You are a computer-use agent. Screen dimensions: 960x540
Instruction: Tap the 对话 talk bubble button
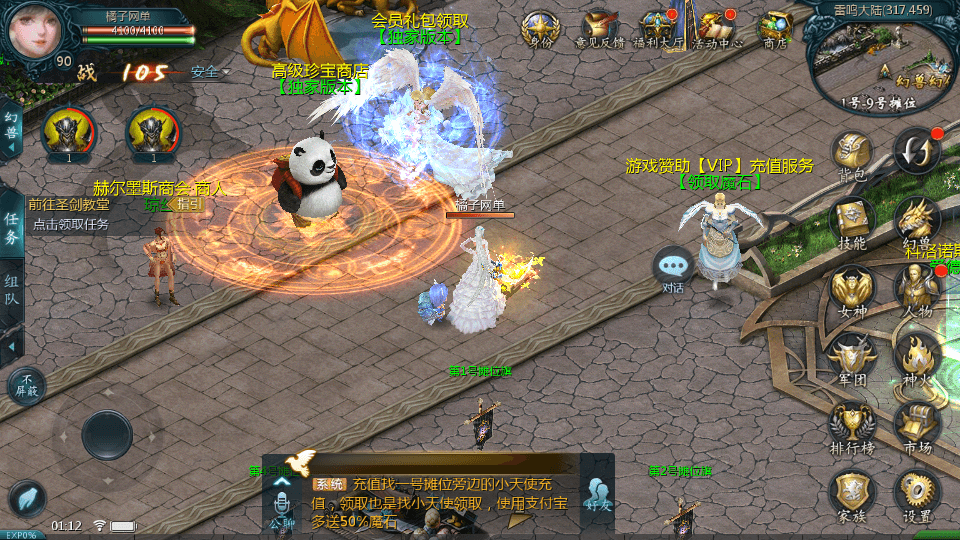point(673,268)
